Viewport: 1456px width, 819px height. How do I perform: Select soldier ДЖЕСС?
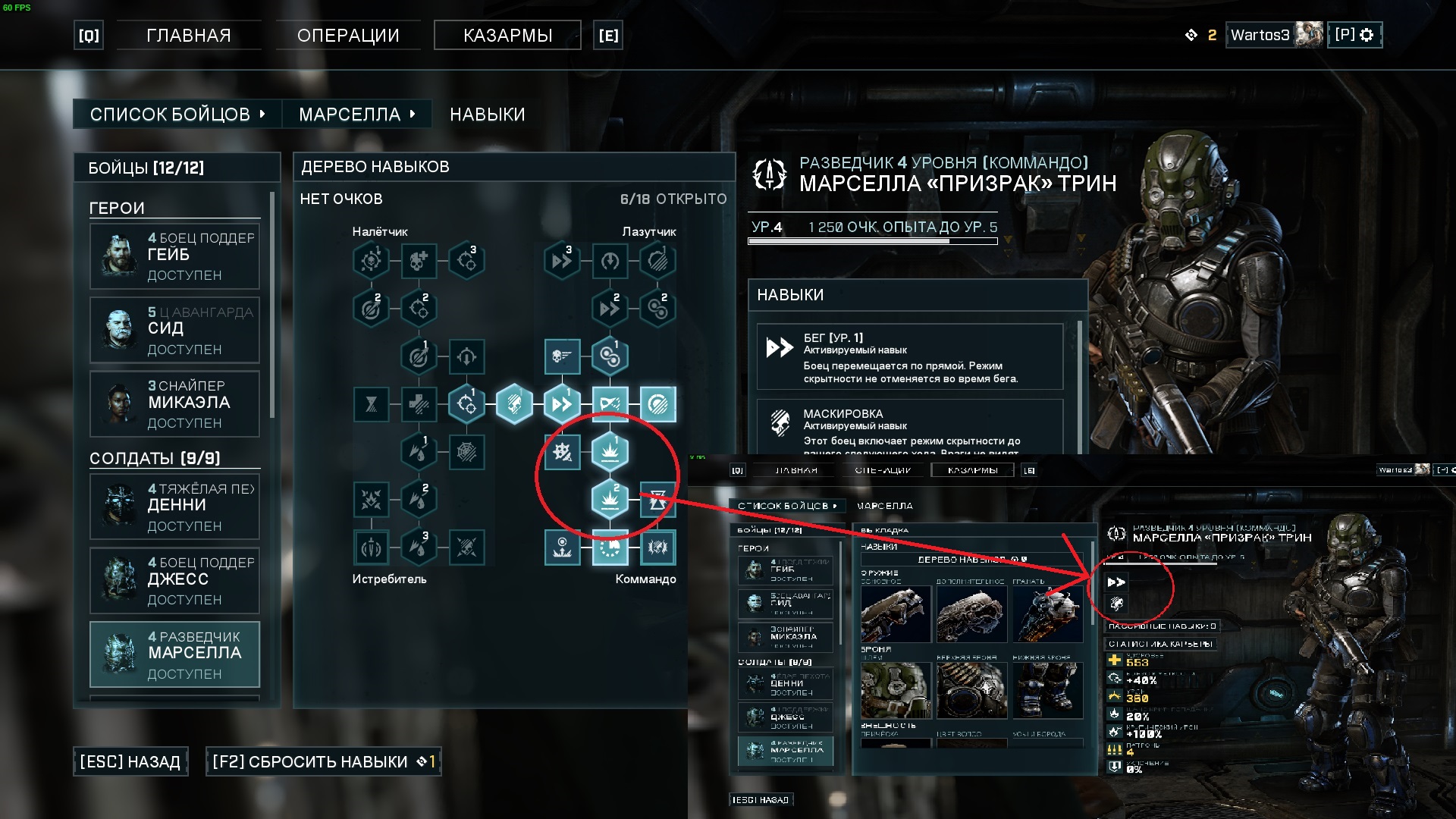[175, 581]
